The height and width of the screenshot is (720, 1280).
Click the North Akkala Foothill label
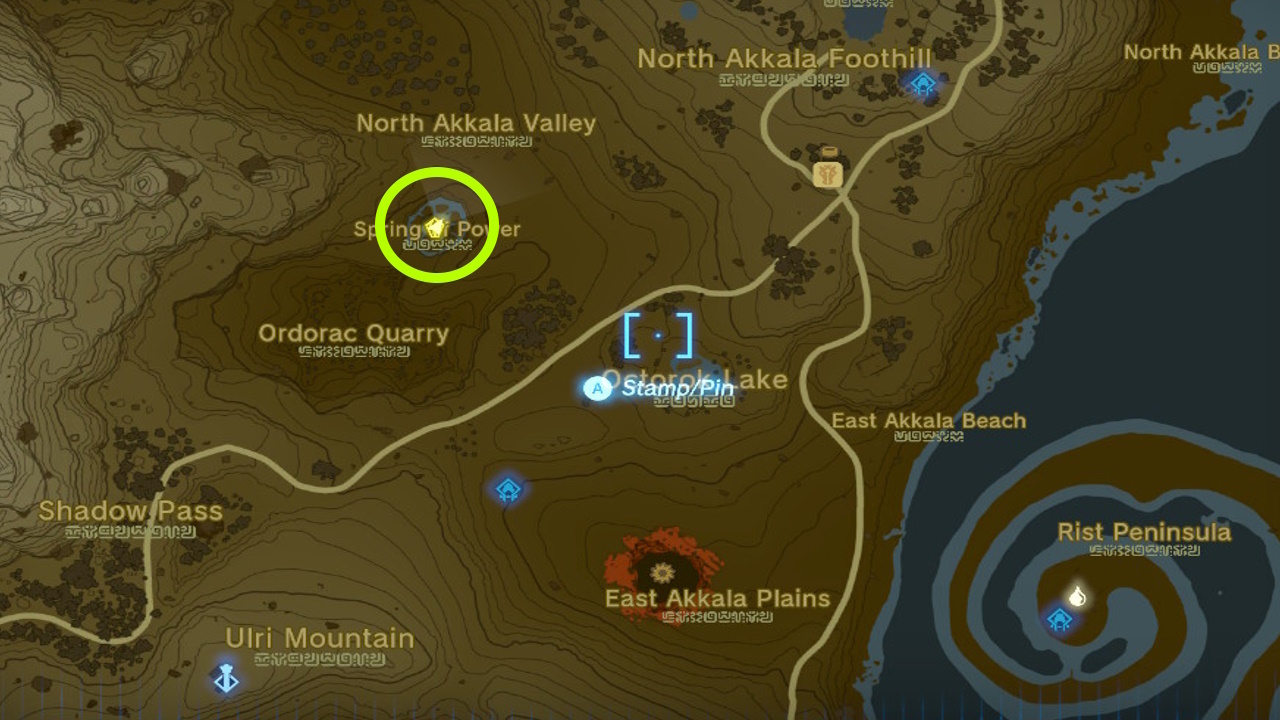pos(785,59)
